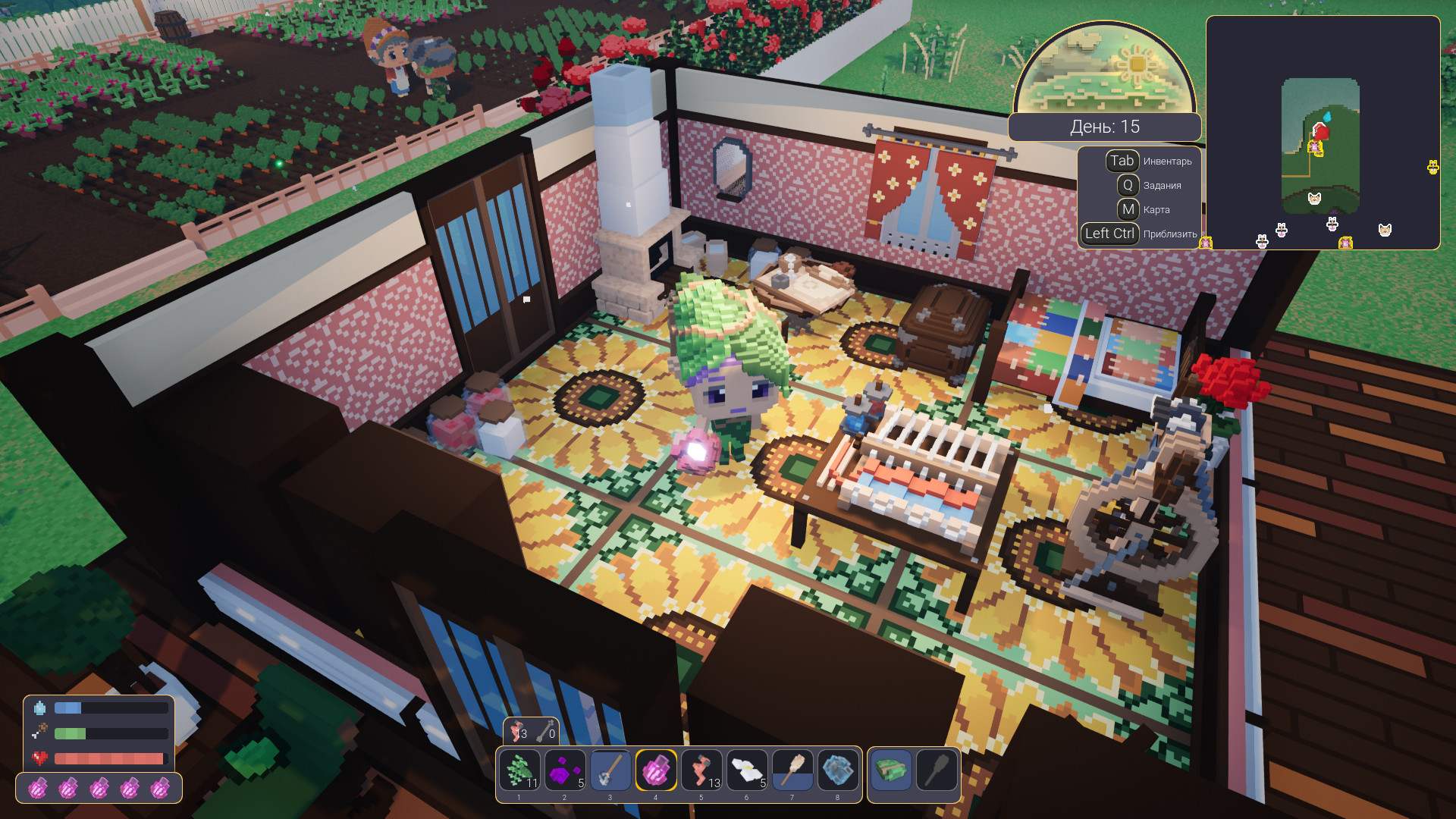Open Задания via the Q keybind hint
The image size is (1456, 819).
click(x=1128, y=185)
